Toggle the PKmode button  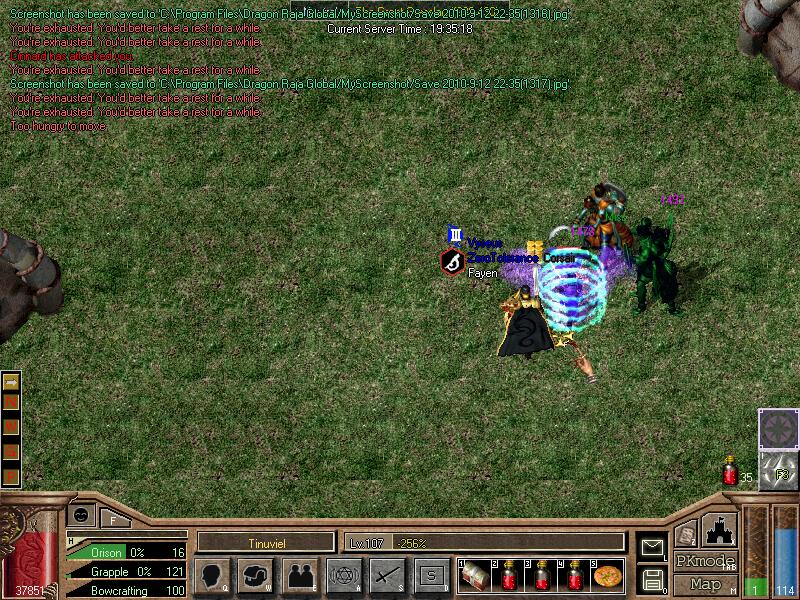705,561
